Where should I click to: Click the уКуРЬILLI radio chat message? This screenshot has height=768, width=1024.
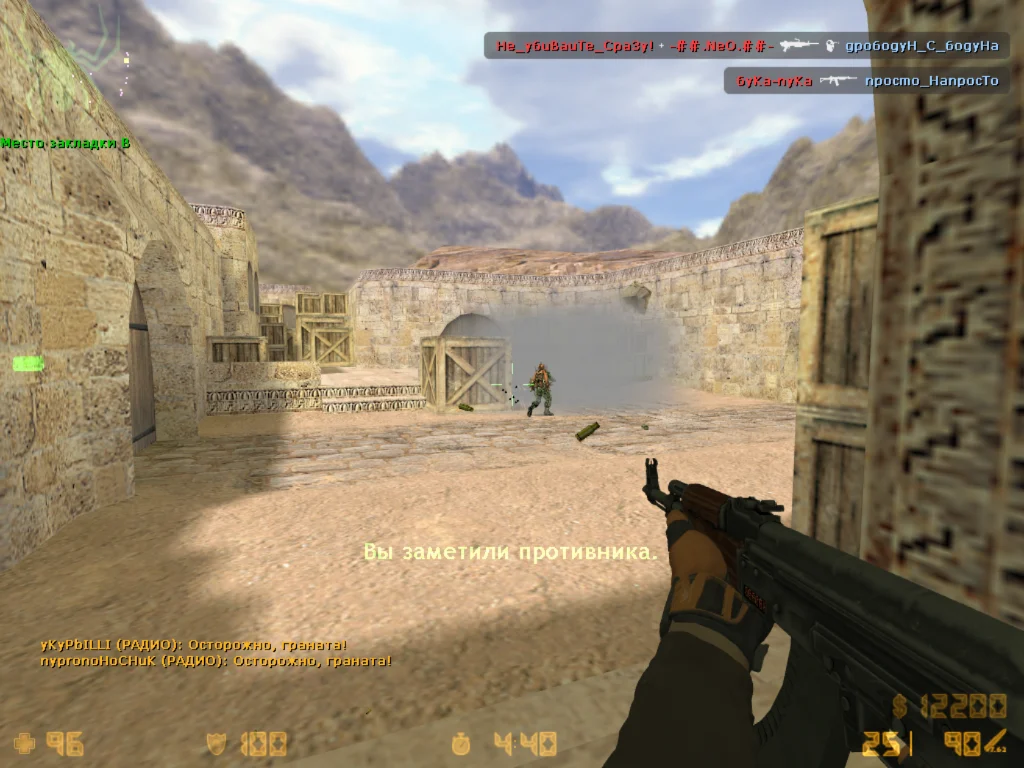(x=194, y=645)
